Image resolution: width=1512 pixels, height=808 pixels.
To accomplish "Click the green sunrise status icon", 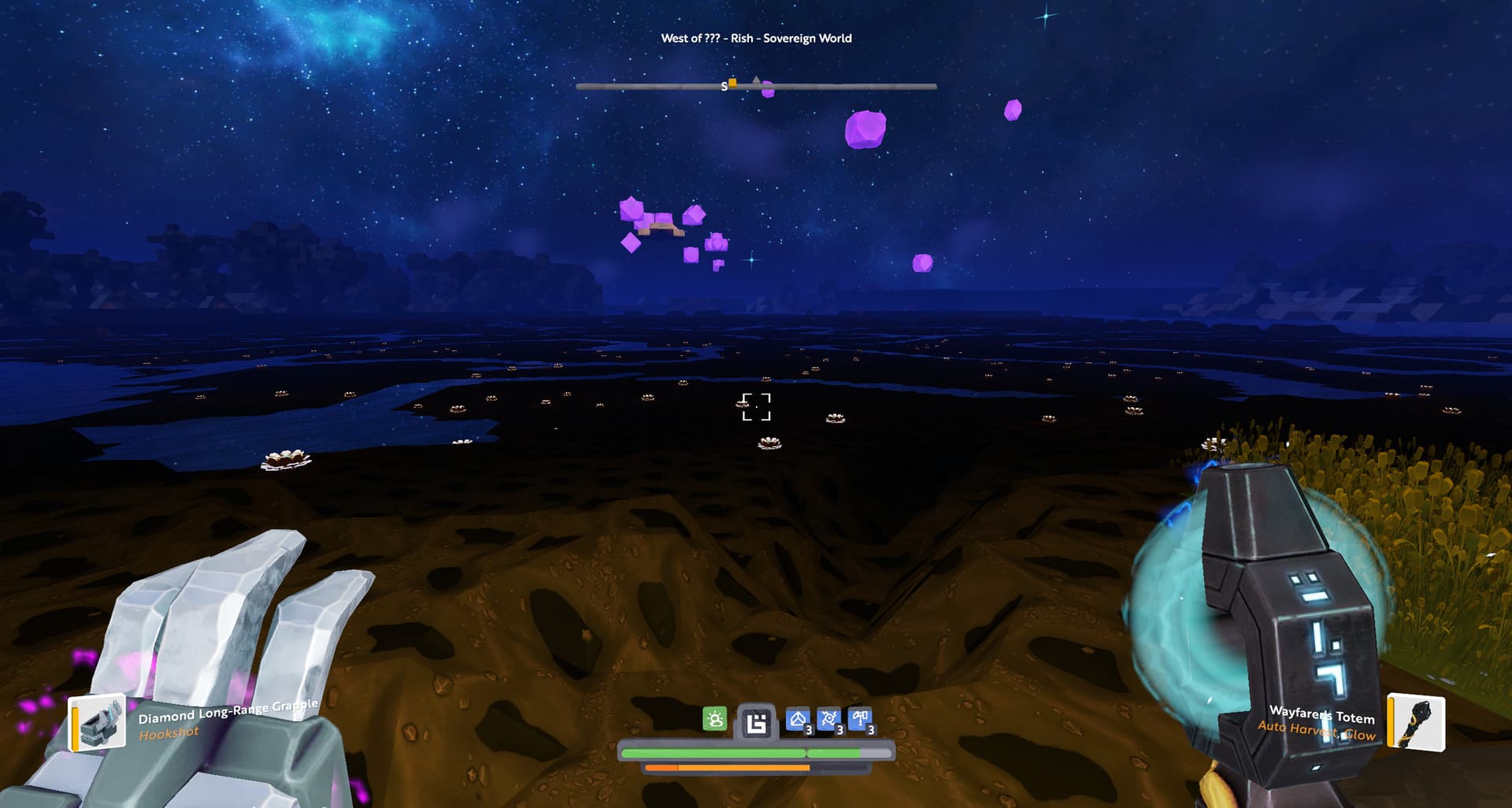I will coord(714,719).
